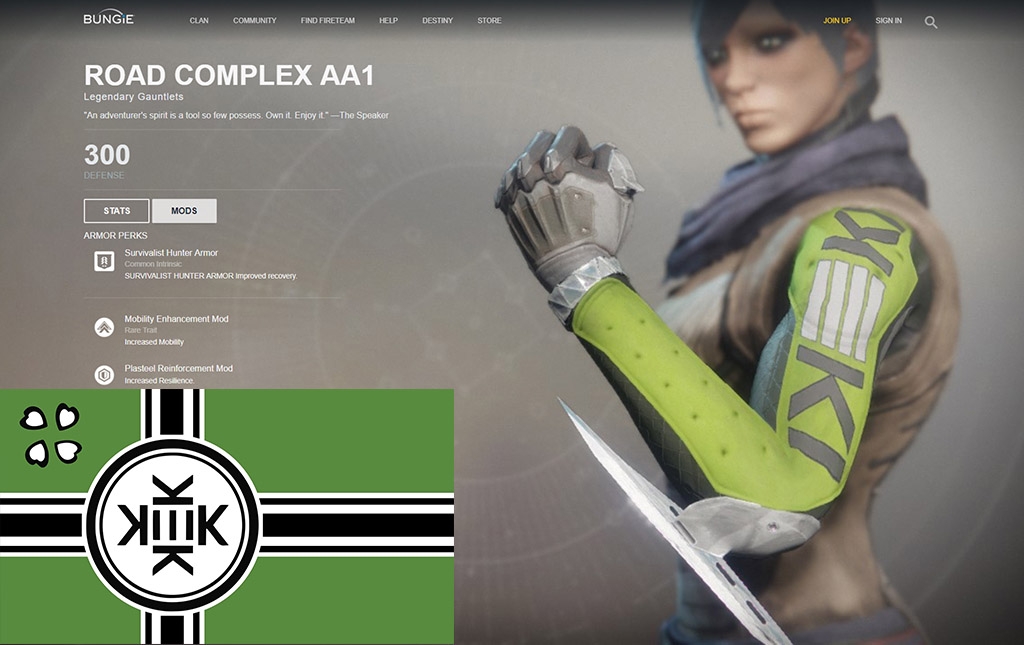
Task: Select the Mods tab
Action: tap(184, 211)
